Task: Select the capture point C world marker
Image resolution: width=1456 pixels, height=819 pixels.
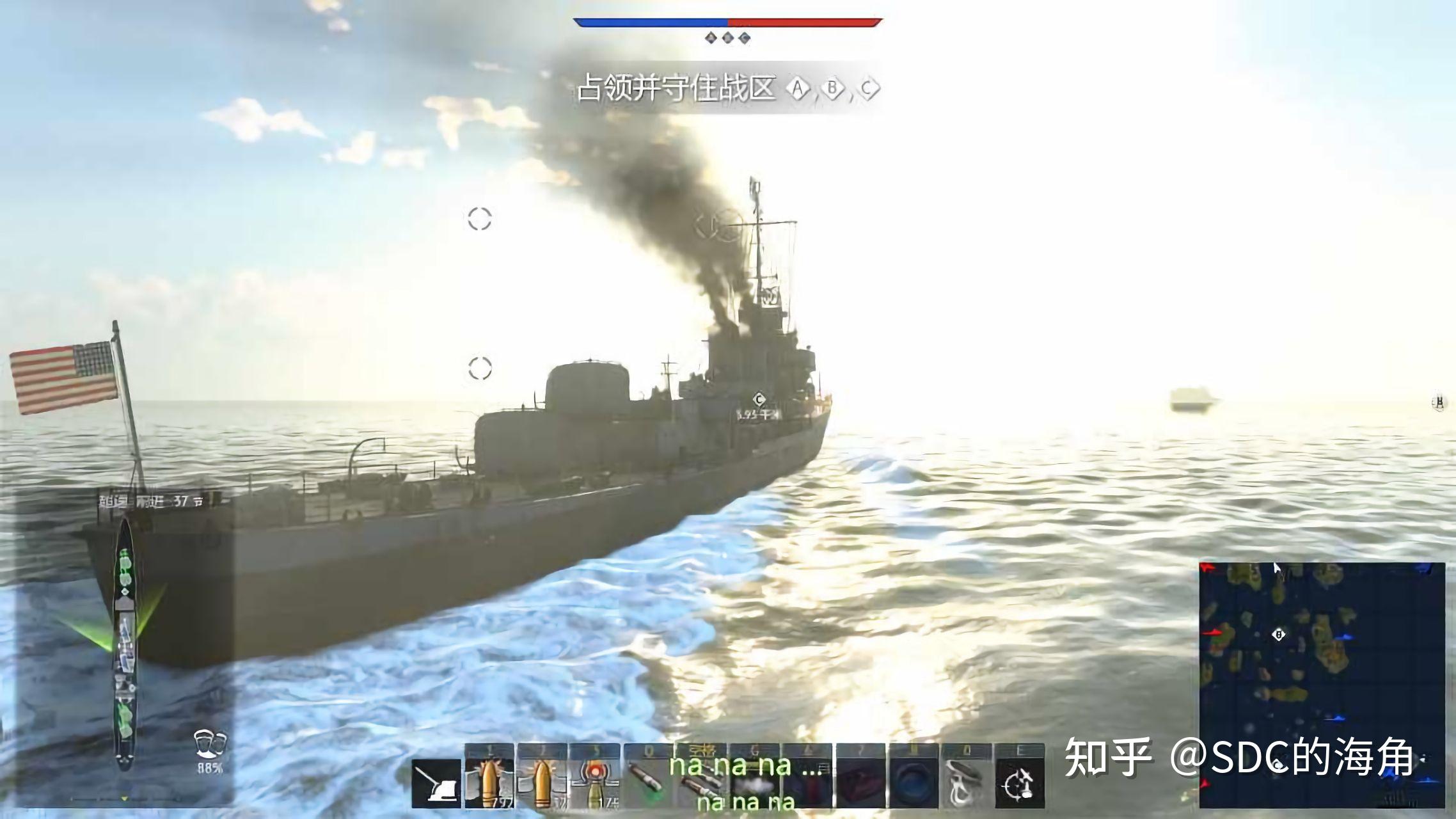Action: [x=759, y=400]
